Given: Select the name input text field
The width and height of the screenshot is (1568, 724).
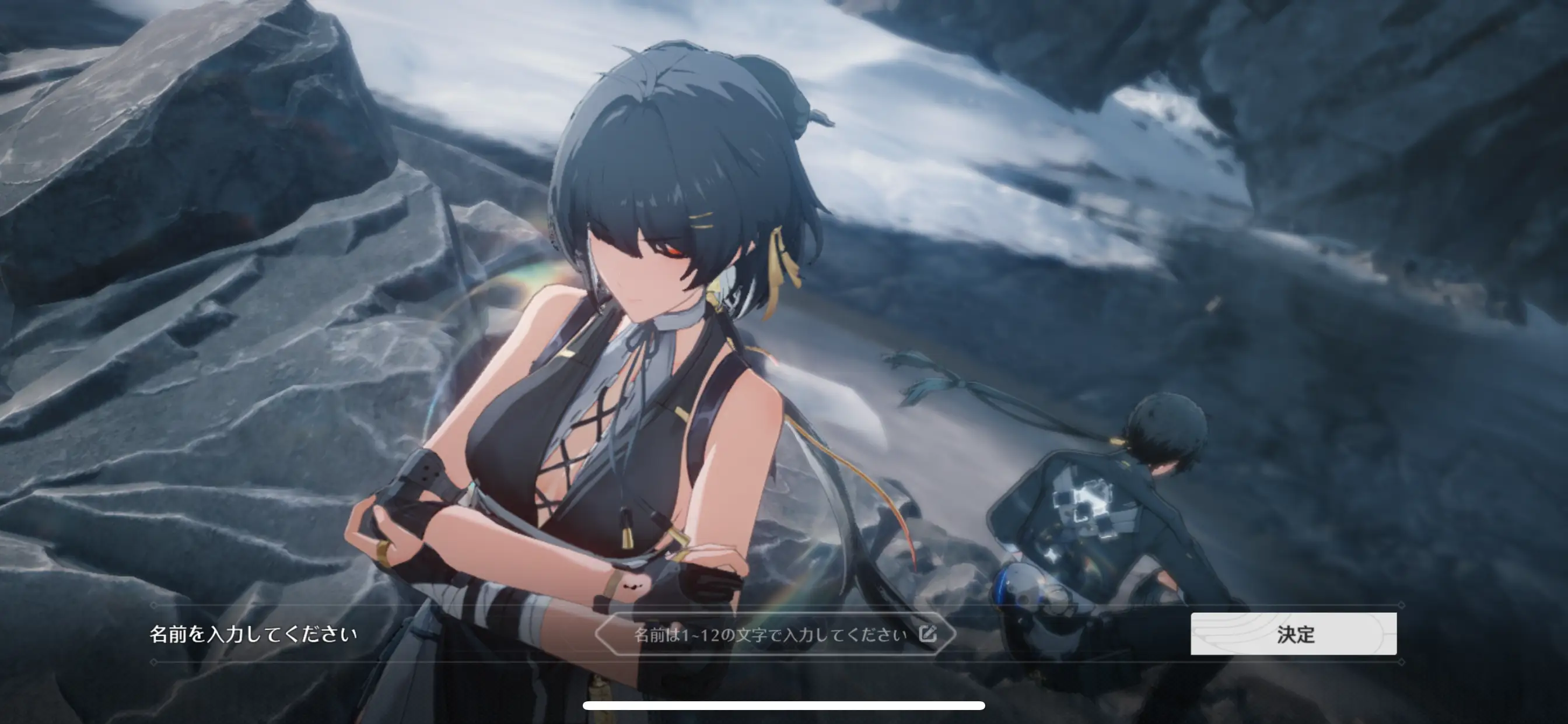Looking at the screenshot, I should (x=769, y=635).
